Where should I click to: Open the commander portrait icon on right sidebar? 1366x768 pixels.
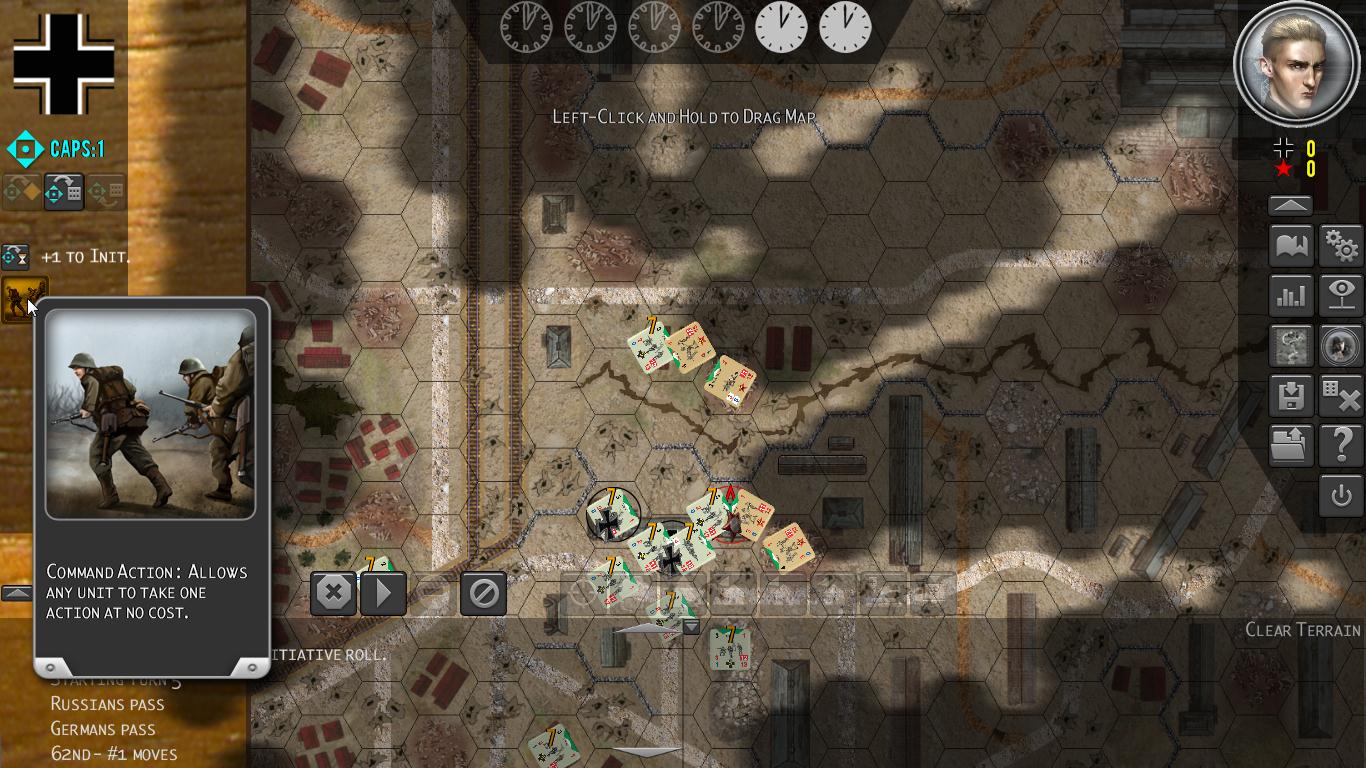[x=1341, y=345]
